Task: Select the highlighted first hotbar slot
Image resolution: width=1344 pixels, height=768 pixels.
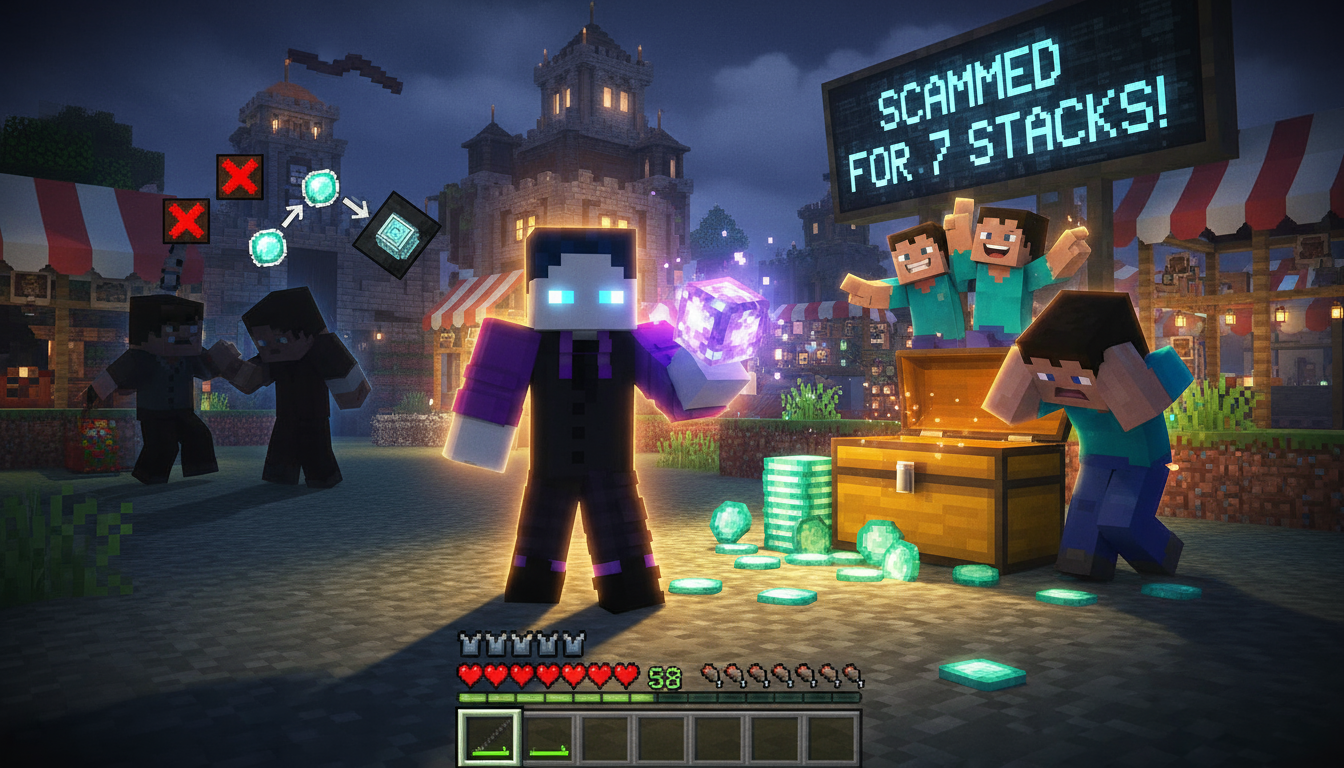Action: click(x=489, y=737)
